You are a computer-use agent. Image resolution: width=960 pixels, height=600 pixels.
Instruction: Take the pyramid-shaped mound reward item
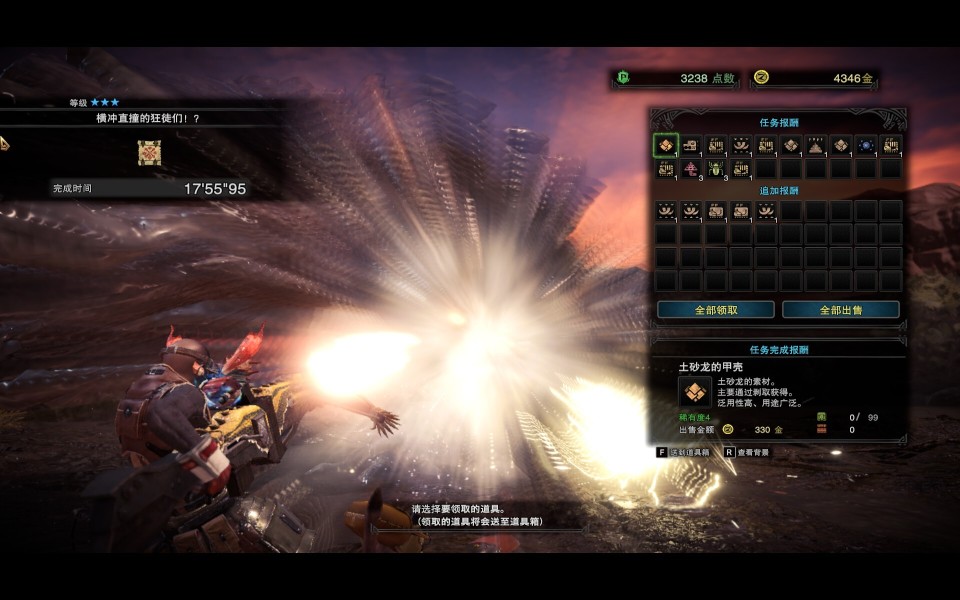(x=816, y=146)
